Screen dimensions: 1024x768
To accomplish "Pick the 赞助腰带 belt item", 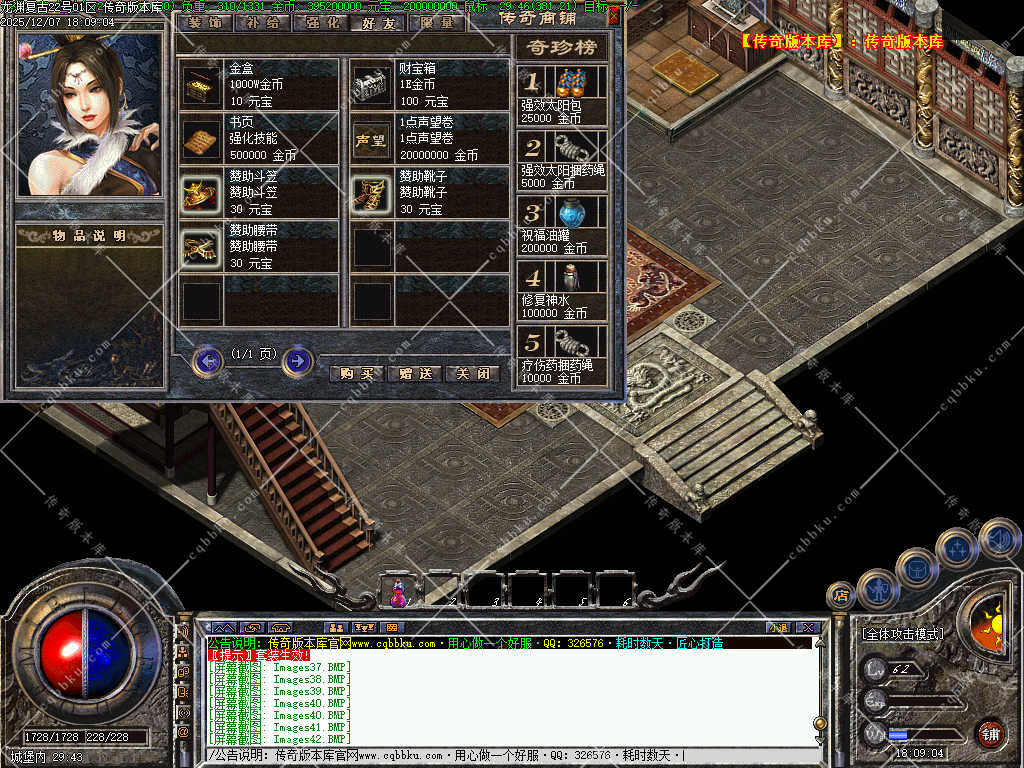I will pos(203,247).
